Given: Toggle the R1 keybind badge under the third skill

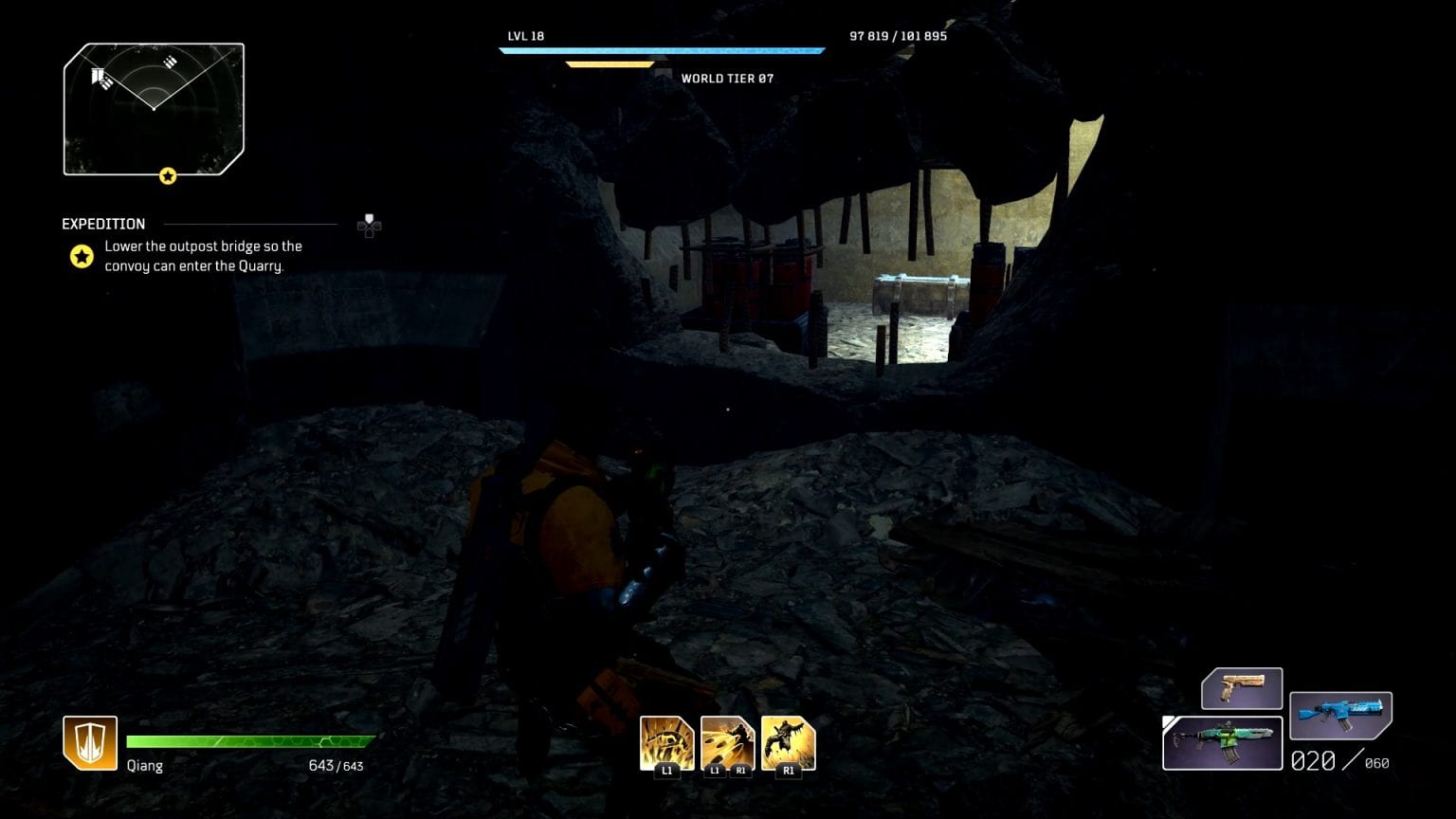Looking at the screenshot, I should pyautogui.click(x=787, y=772).
